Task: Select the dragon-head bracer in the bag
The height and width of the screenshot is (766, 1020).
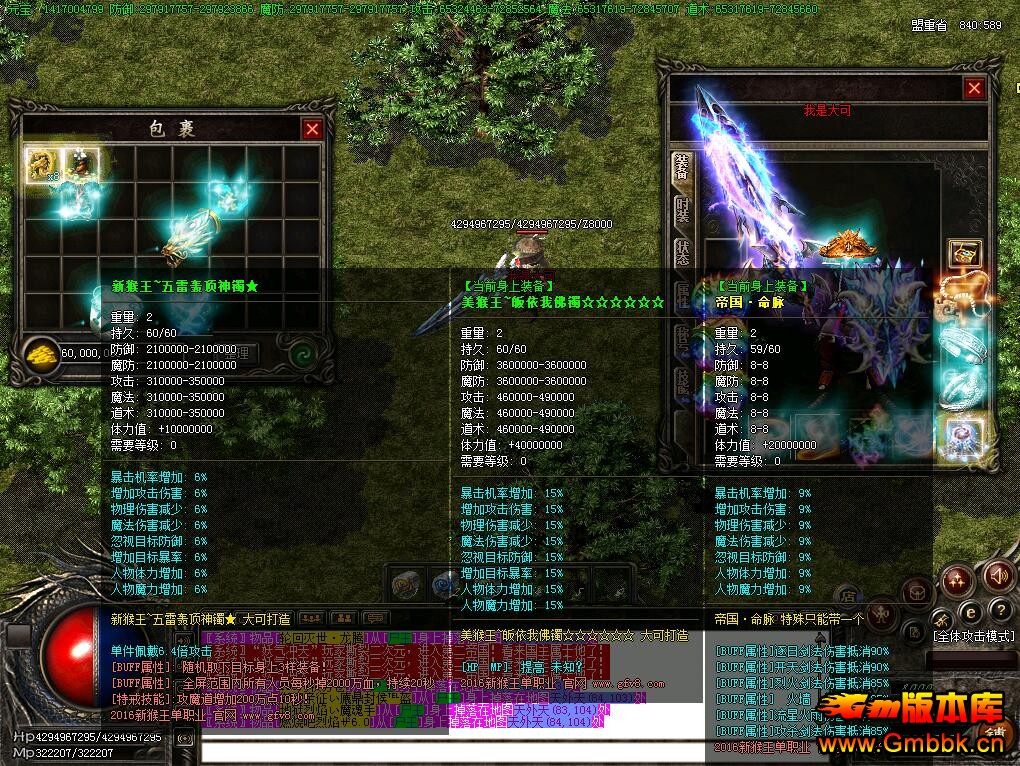Action: (x=190, y=237)
